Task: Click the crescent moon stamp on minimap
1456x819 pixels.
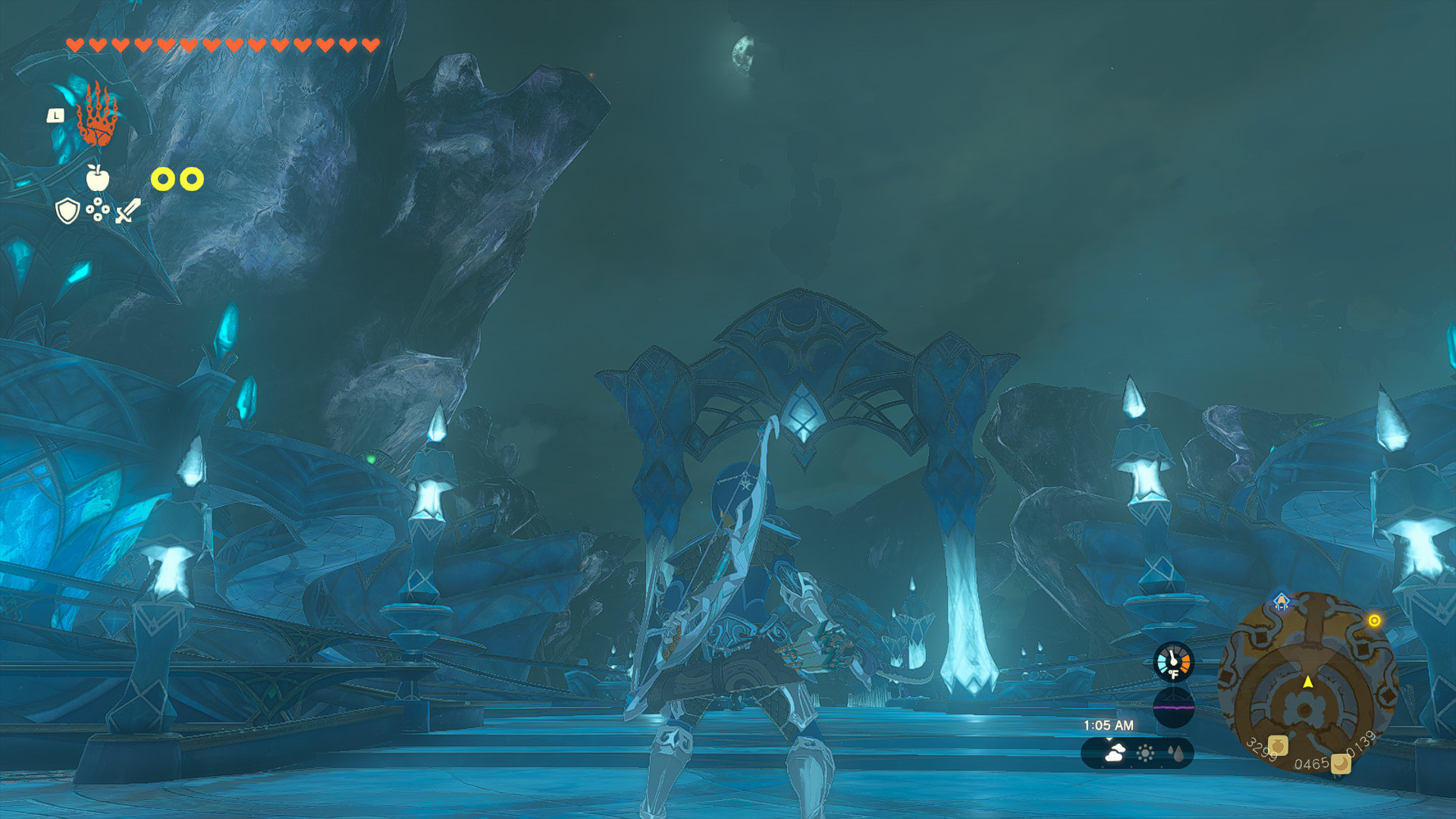Action: point(1341,763)
